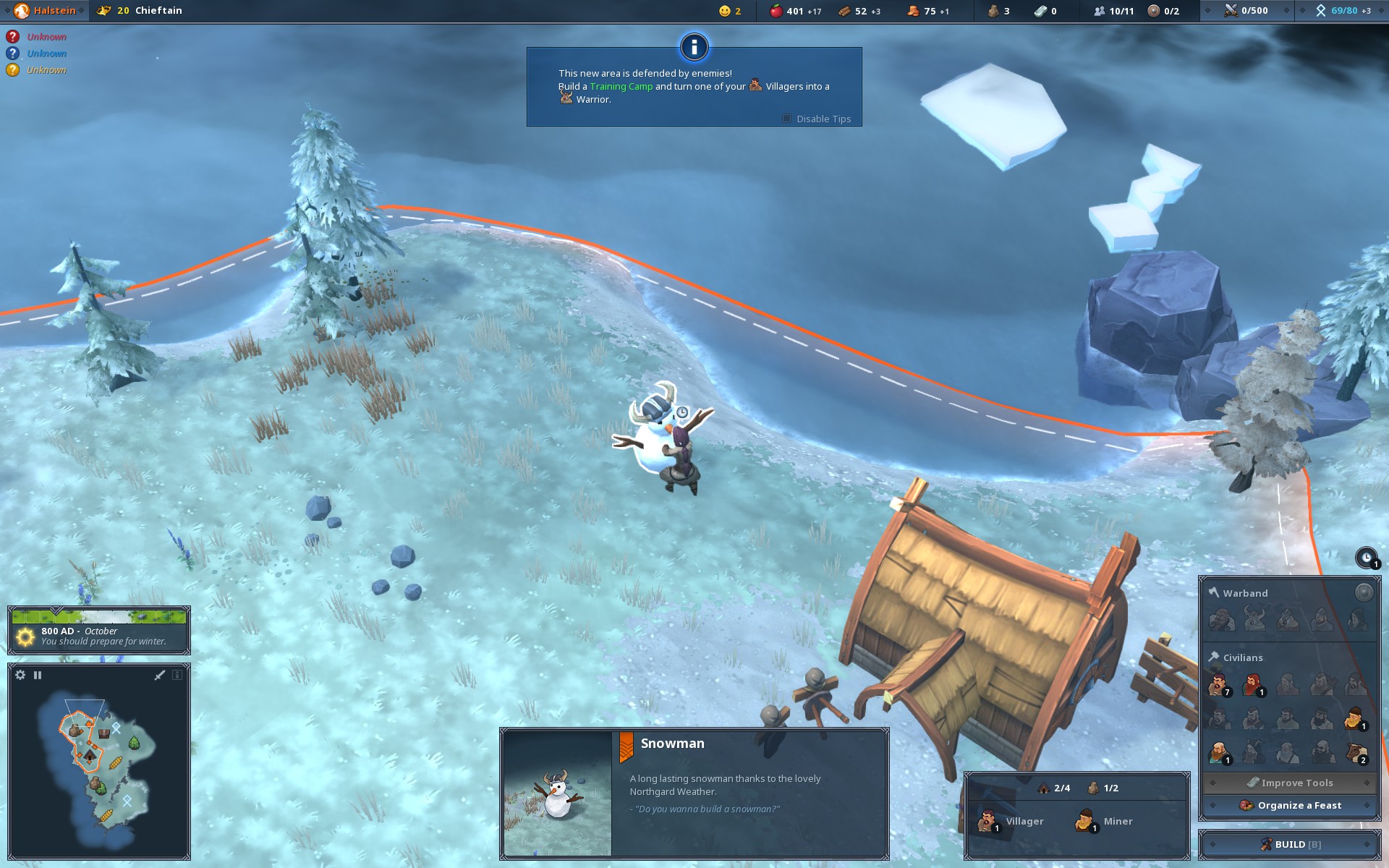Click the fame Chieftain indicator
This screenshot has height=868, width=1389.
[140, 11]
